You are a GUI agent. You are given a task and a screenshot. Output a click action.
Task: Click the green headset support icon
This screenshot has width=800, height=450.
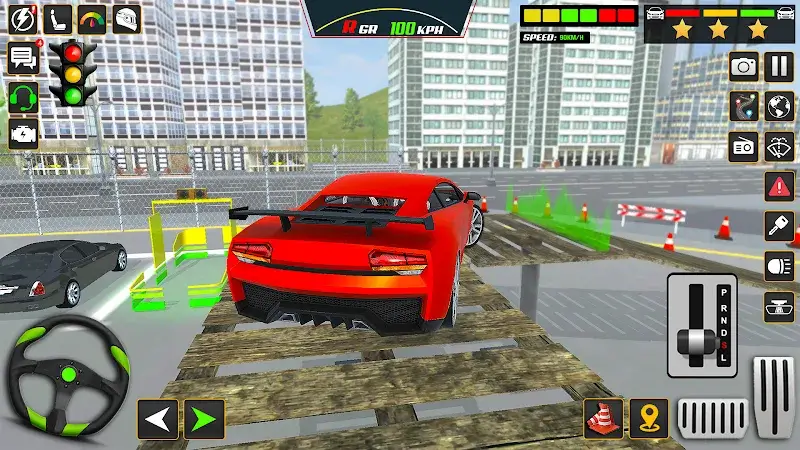click(22, 97)
